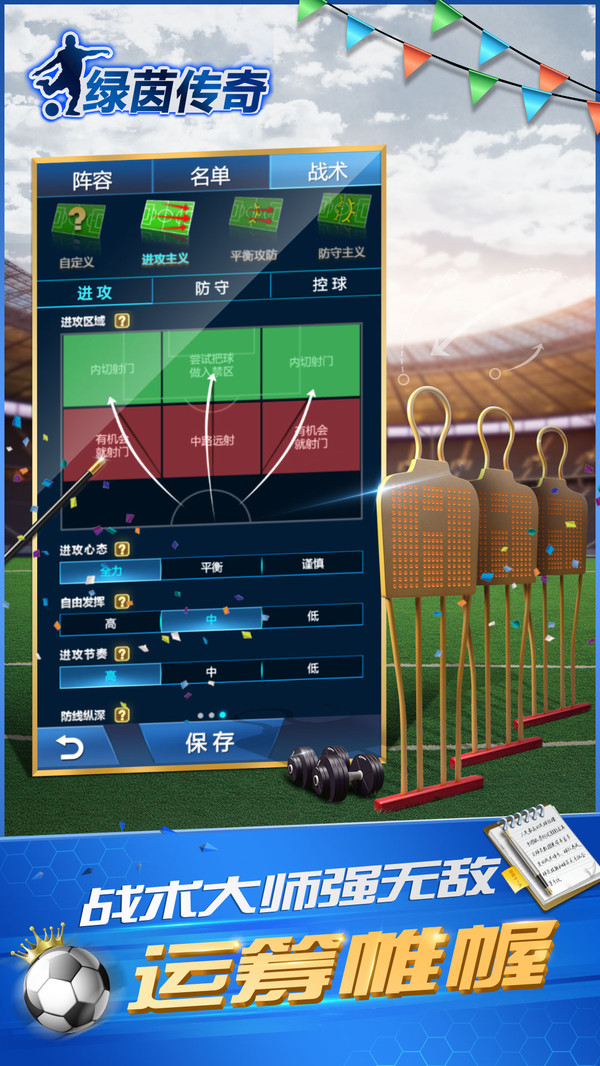Viewport: 600px width, 1066px height.
Task: Select the 战术 tab
Action: [x=326, y=172]
